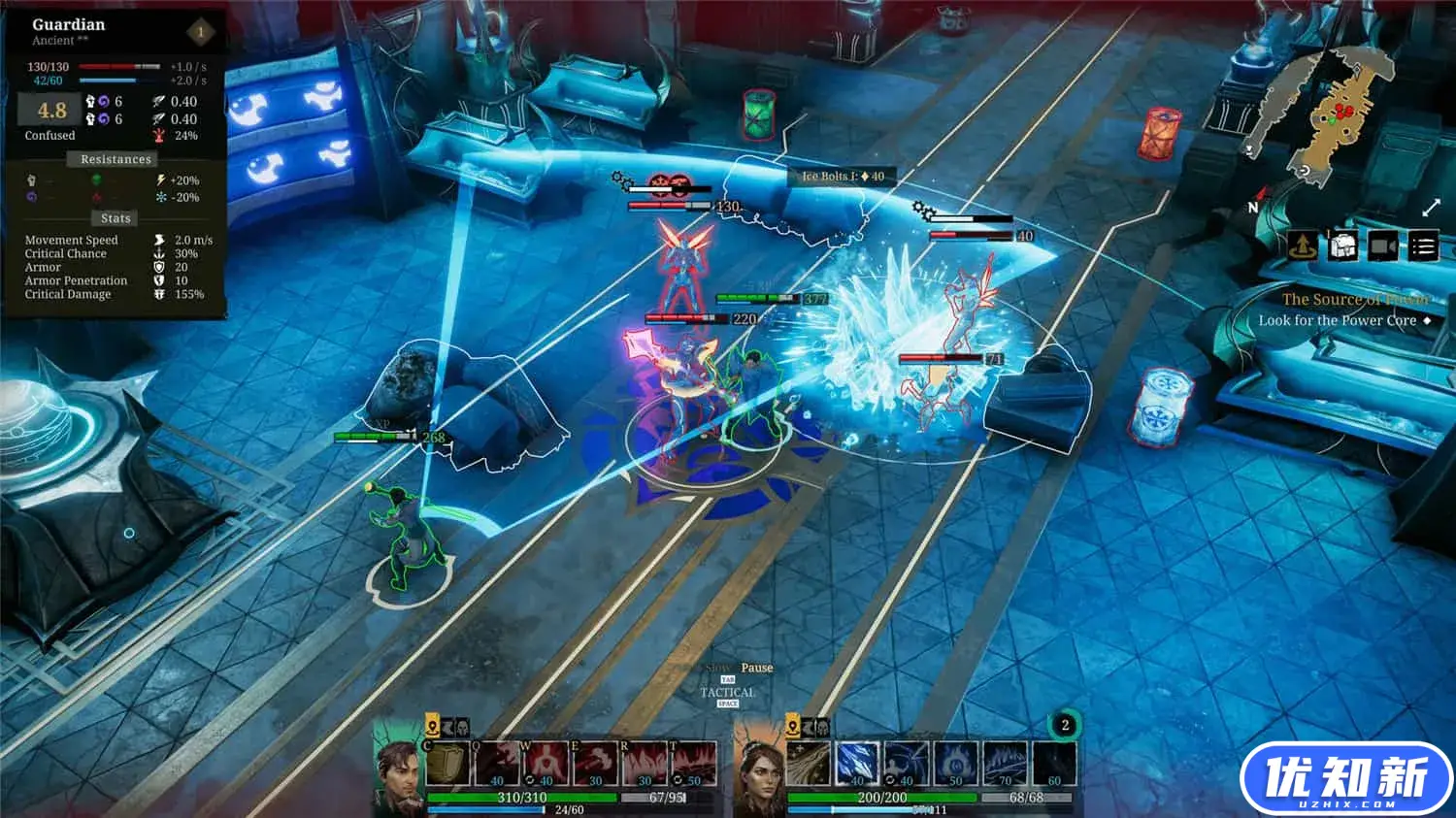Use the red ability on slot T
Viewport: 1456px width, 818px height.
click(694, 764)
